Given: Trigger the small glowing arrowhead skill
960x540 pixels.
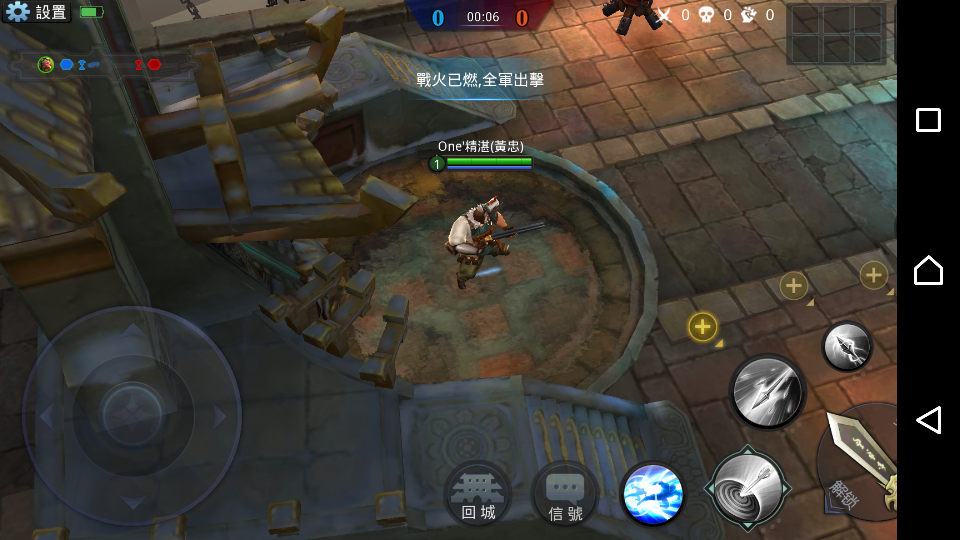Looking at the screenshot, I should [x=847, y=346].
